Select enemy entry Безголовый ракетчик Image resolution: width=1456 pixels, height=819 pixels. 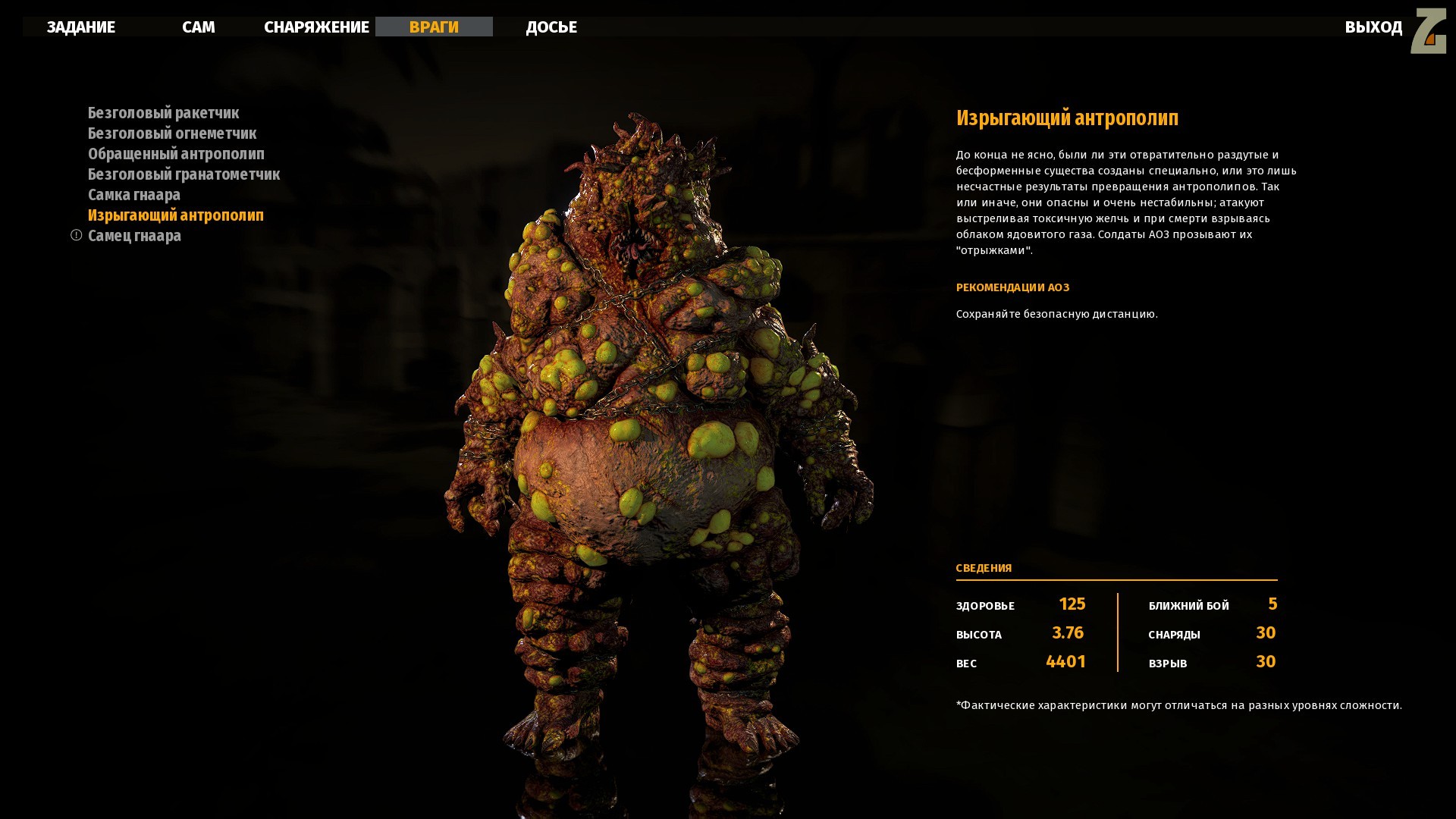pos(163,113)
